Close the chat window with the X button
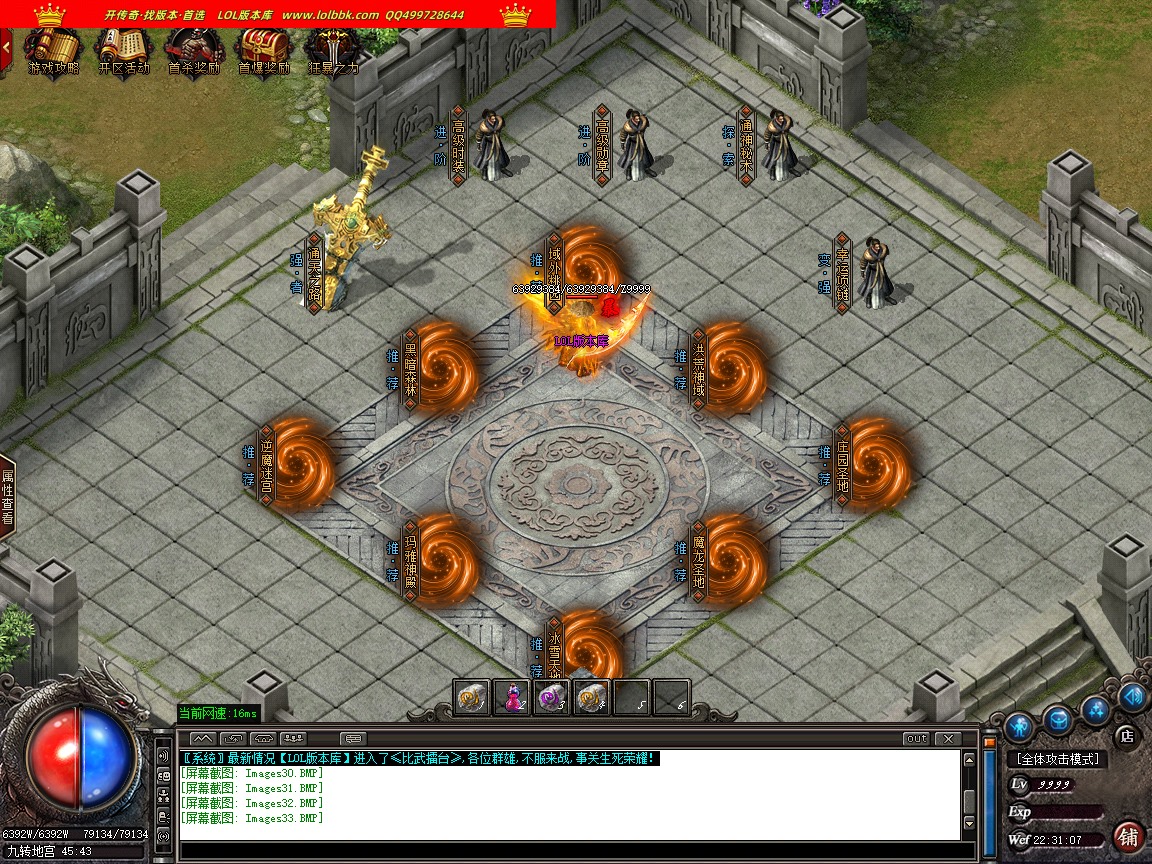 [946, 739]
